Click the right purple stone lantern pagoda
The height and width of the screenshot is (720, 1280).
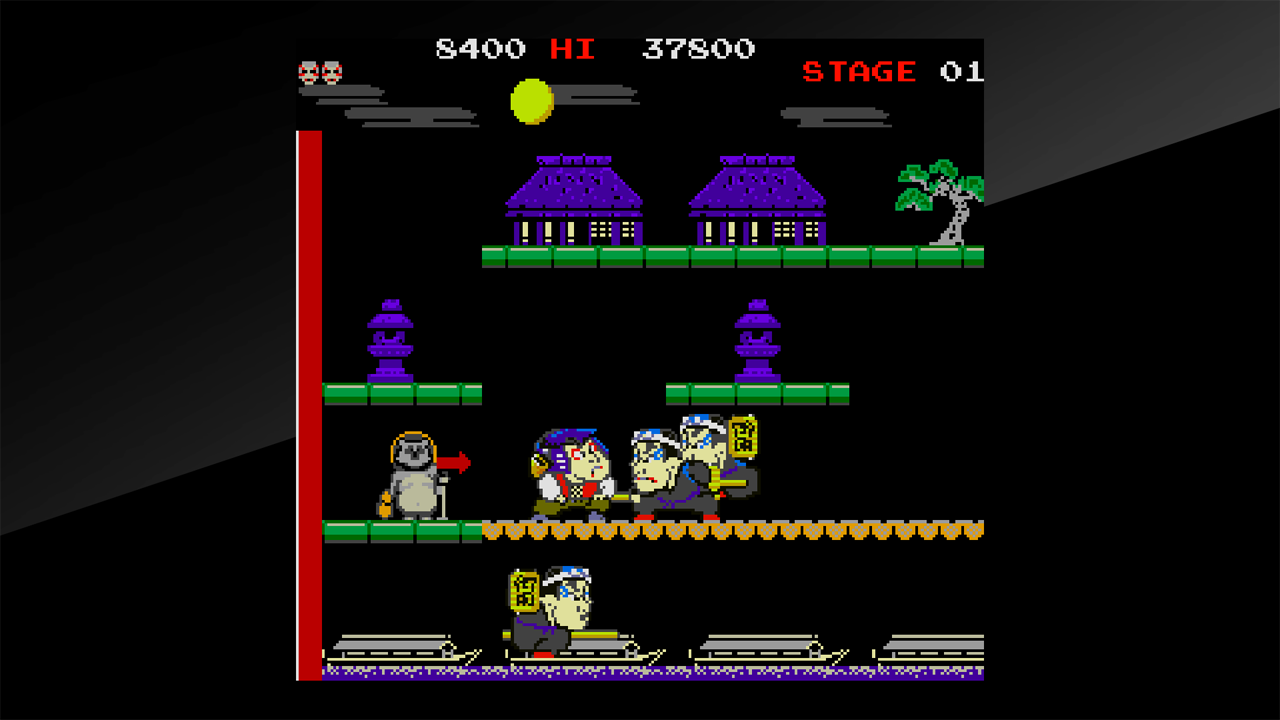[x=758, y=340]
